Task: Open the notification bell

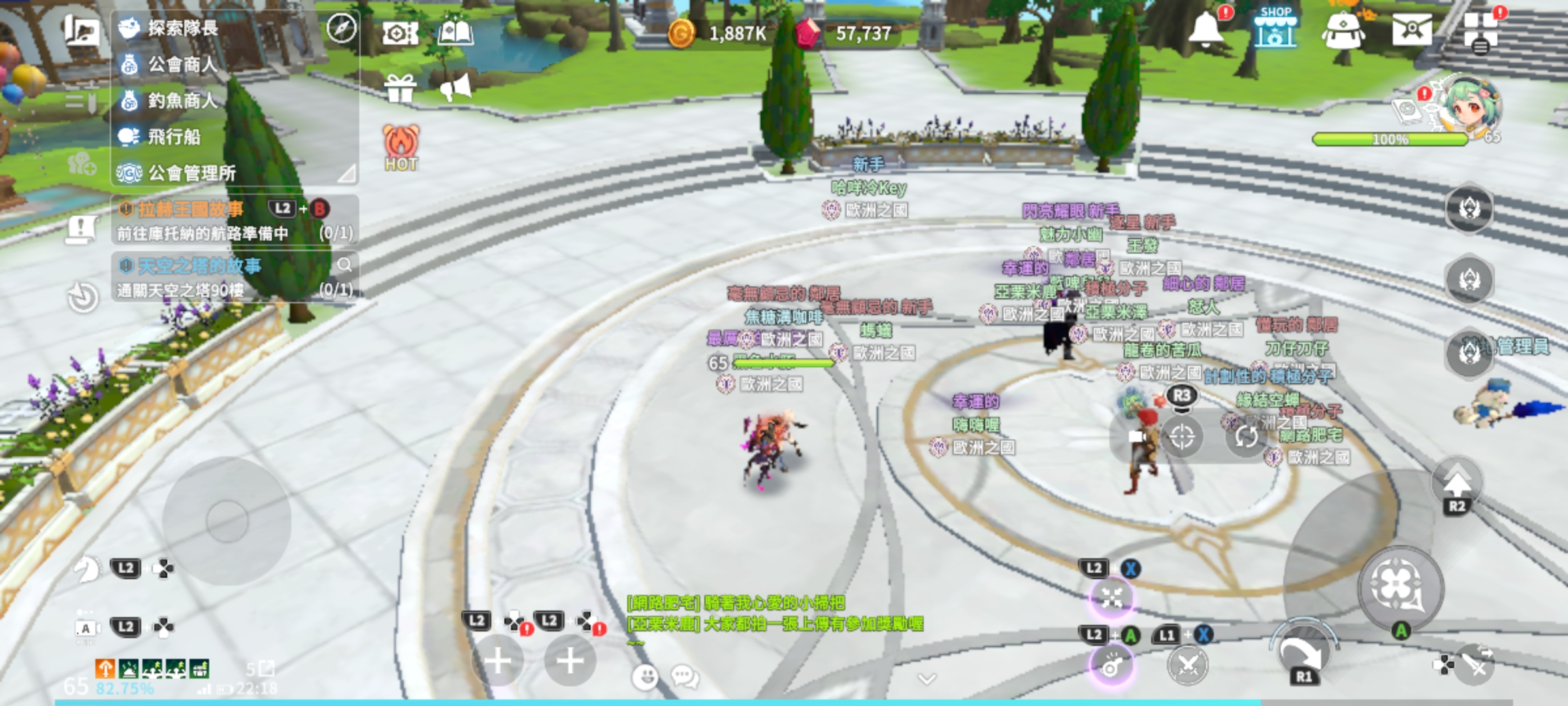Action: point(1205,29)
